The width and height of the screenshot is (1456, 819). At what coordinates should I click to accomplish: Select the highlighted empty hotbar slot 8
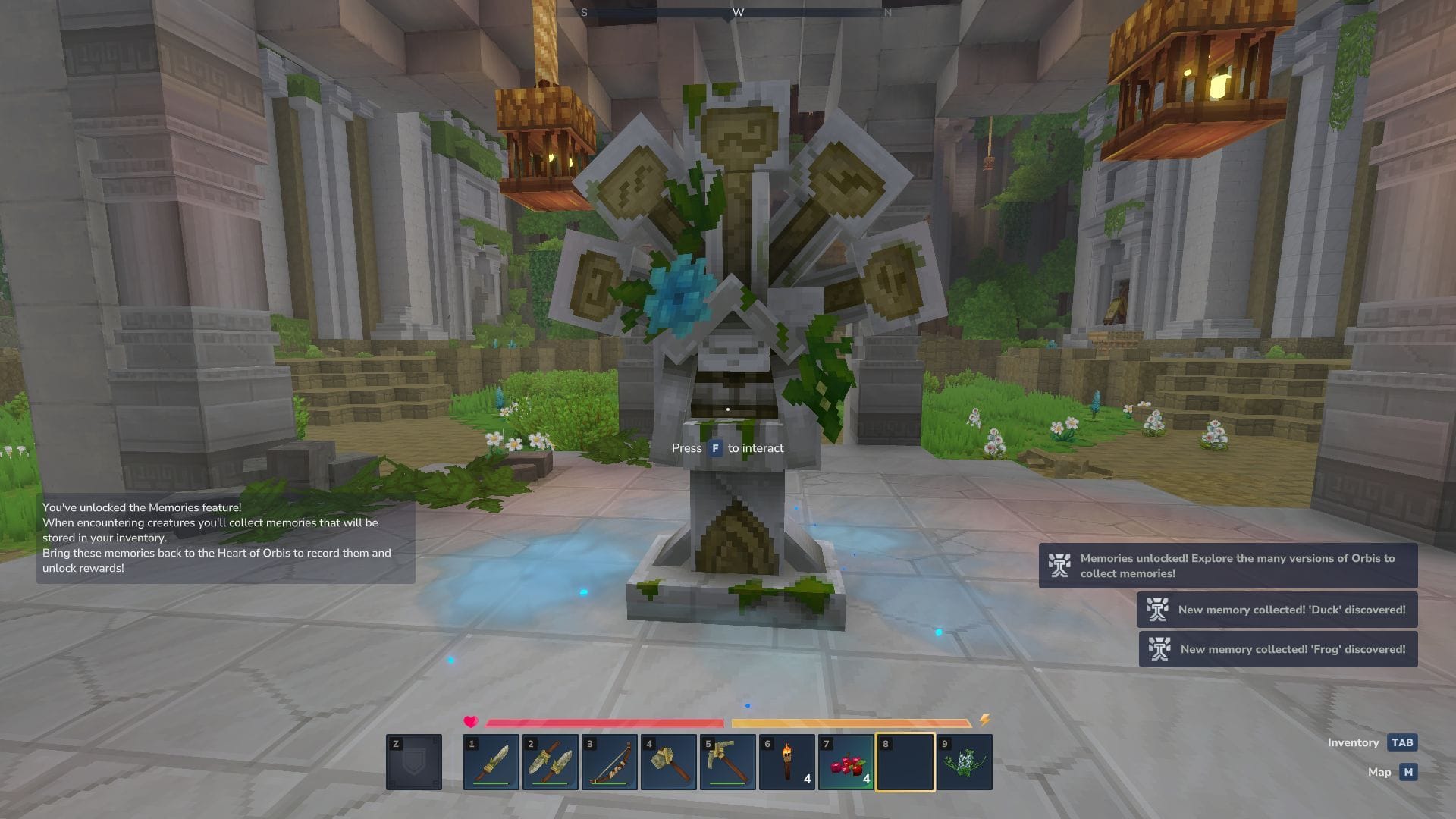(x=905, y=762)
